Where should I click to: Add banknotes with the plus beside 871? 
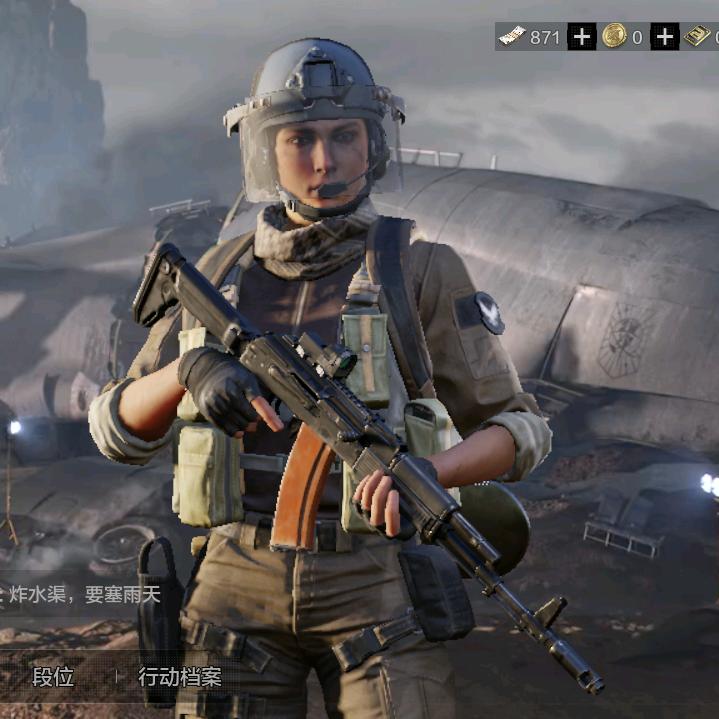point(582,37)
